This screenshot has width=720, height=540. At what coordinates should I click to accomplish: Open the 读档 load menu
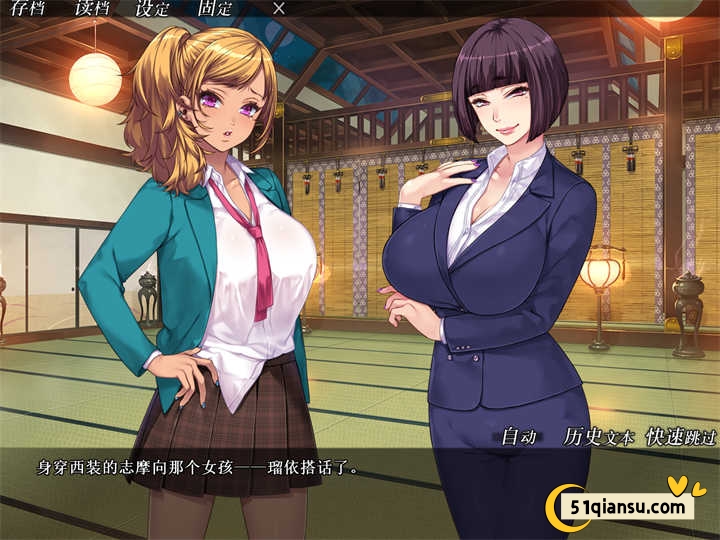[93, 8]
